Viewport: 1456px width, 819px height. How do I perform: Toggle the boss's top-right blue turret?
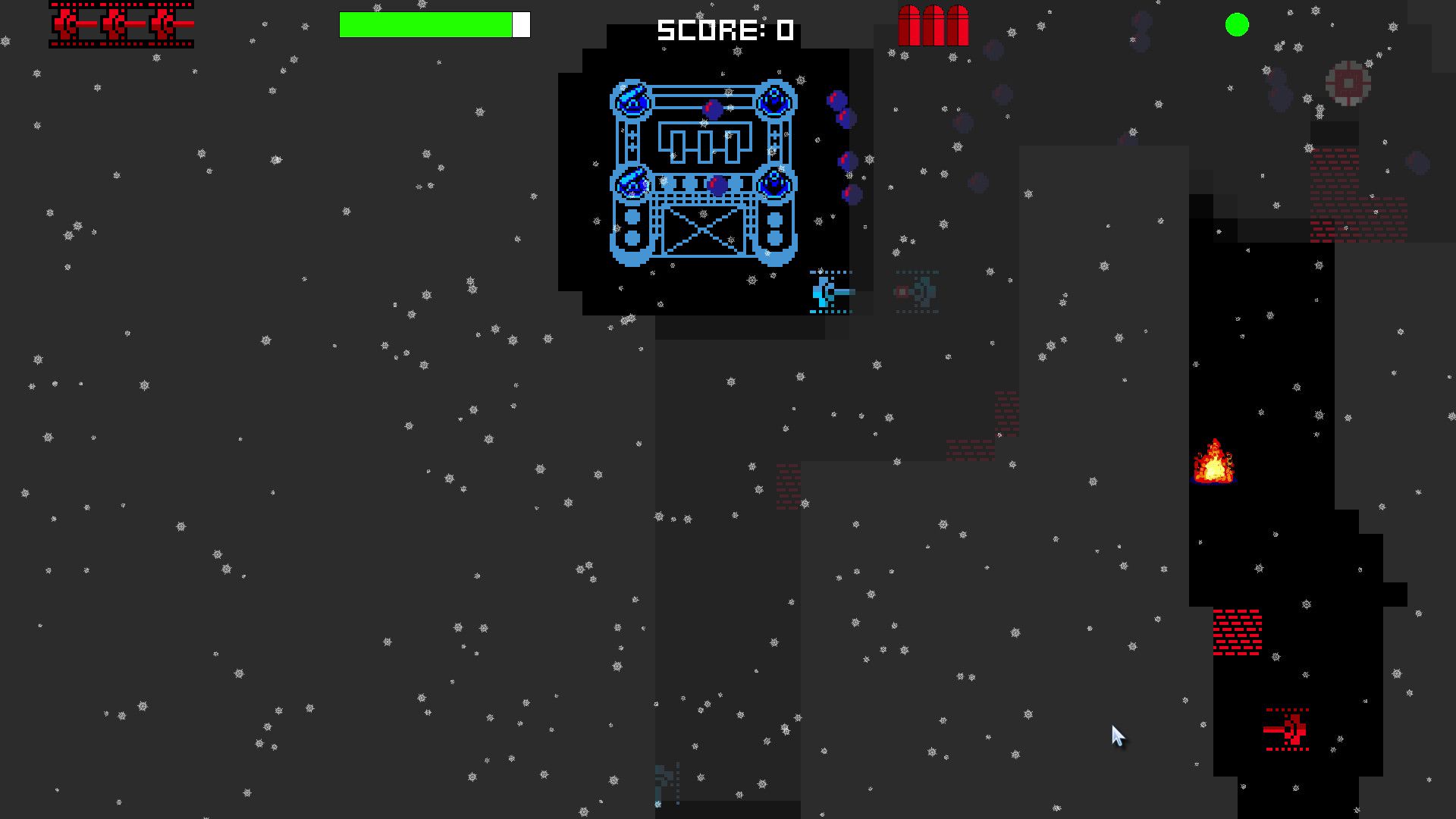(x=774, y=99)
